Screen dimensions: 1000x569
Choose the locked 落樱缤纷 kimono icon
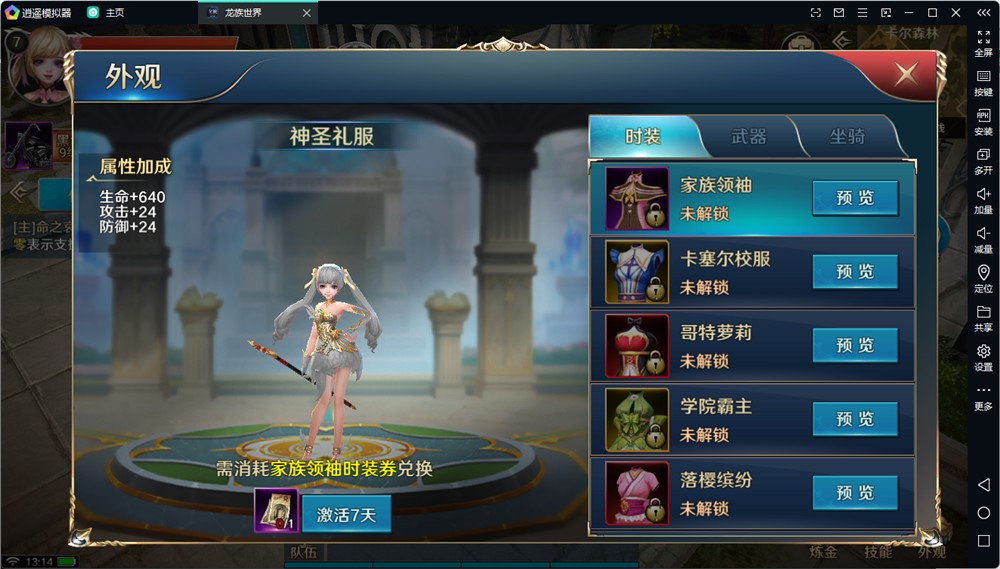(637, 493)
